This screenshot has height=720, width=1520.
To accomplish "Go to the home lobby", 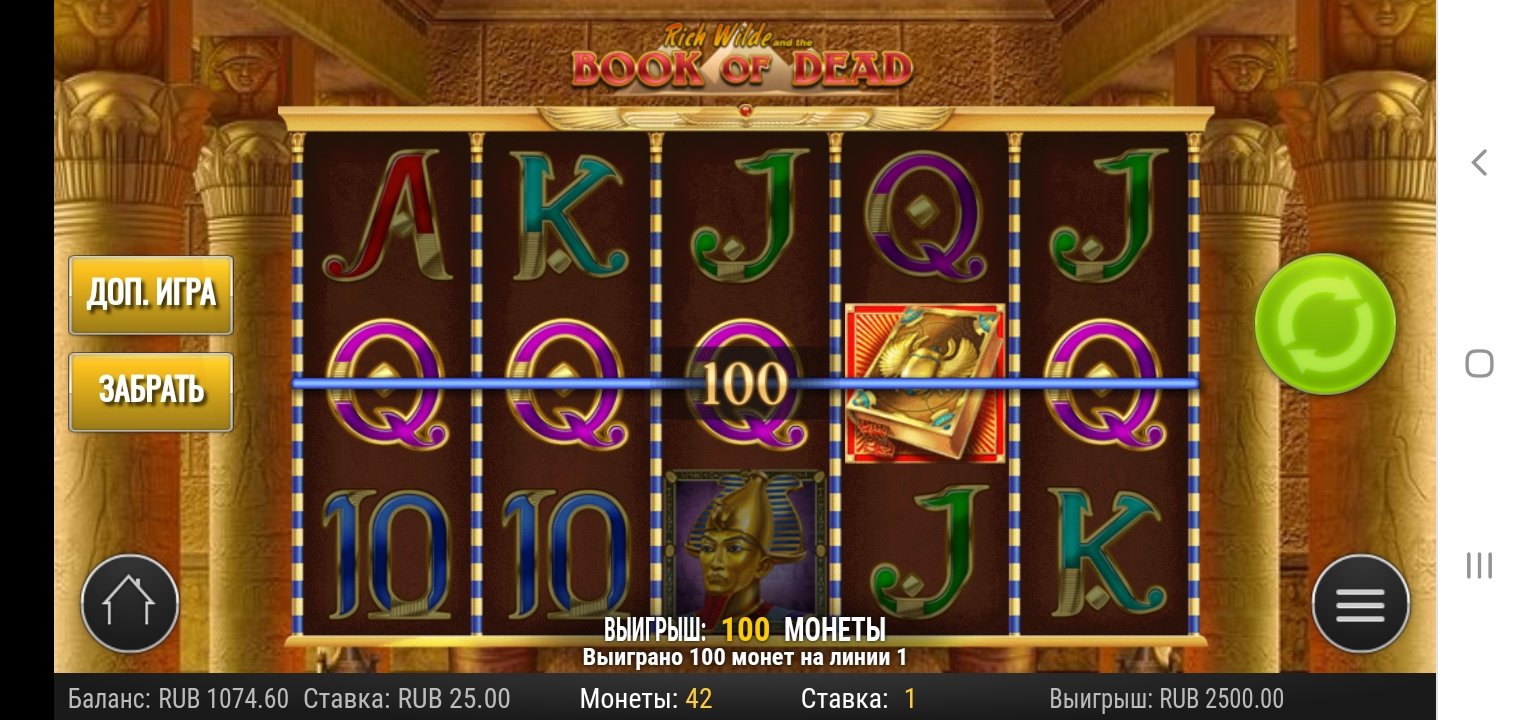I will tap(130, 604).
